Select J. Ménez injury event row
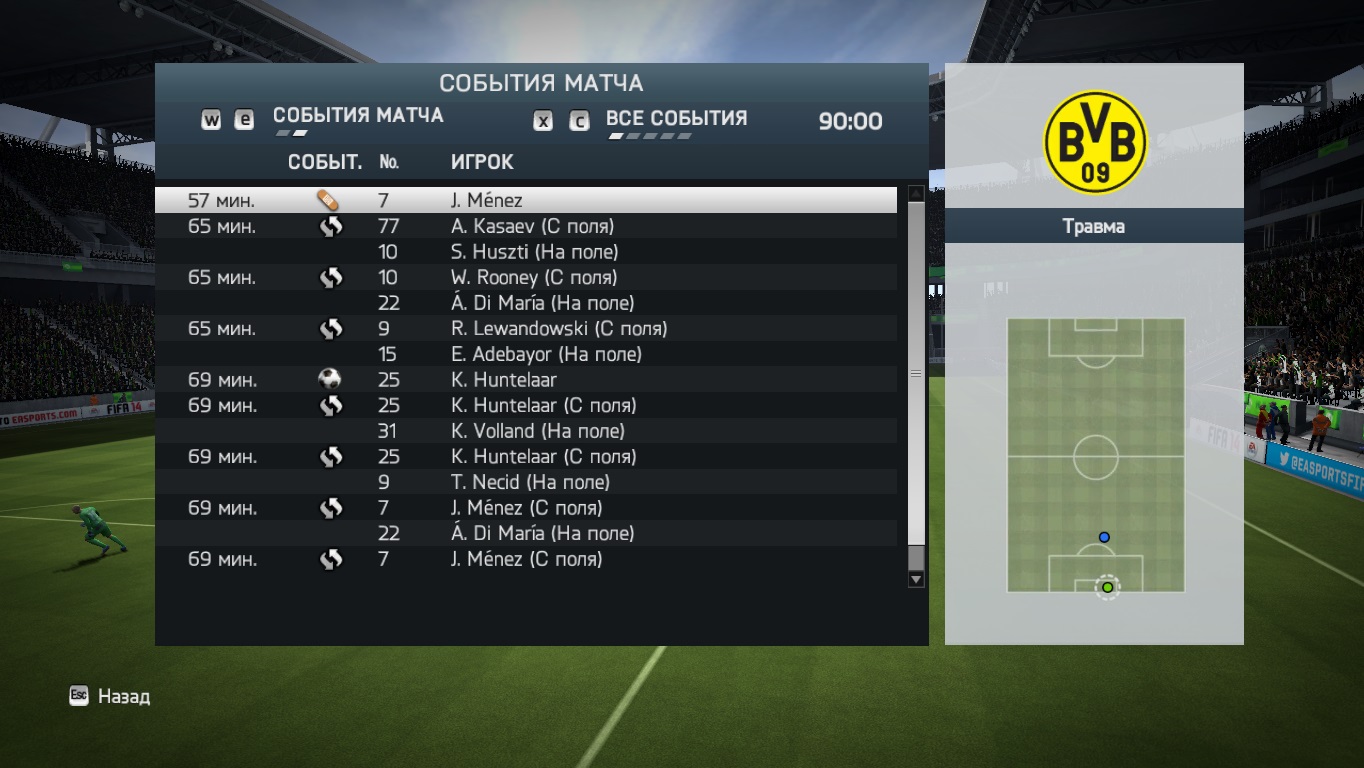 click(x=525, y=200)
